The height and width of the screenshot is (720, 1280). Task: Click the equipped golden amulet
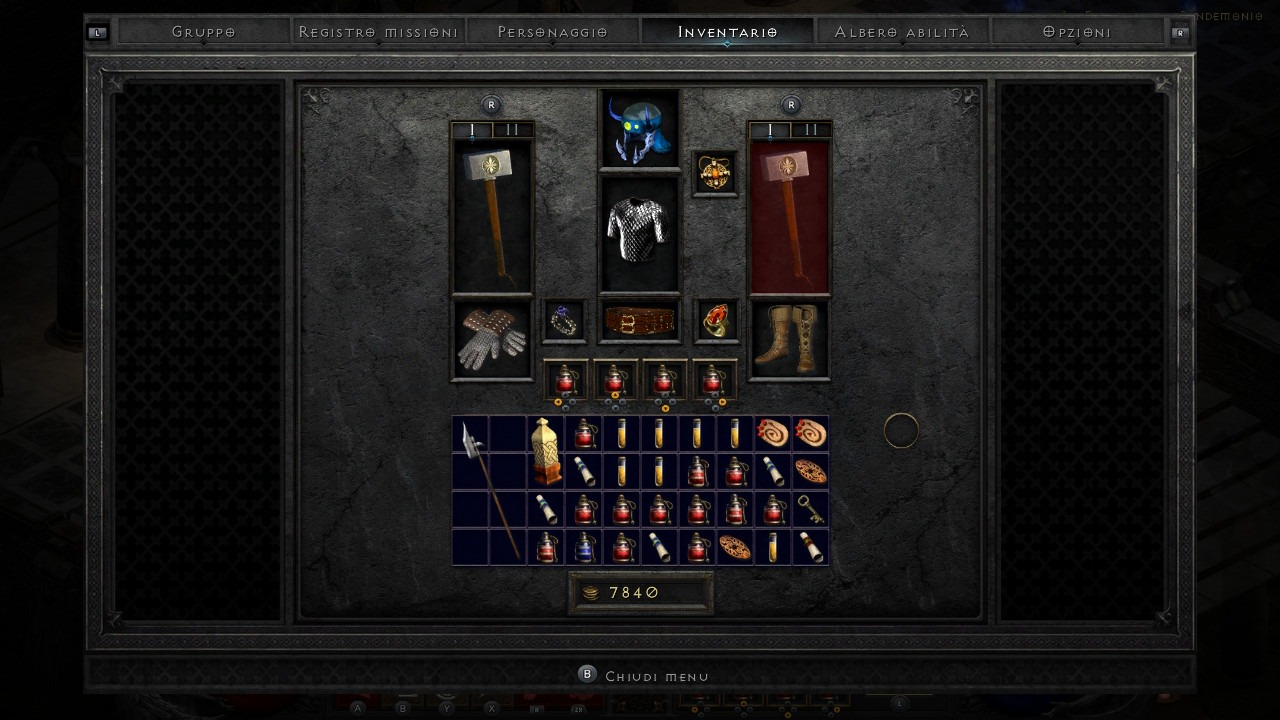(715, 173)
